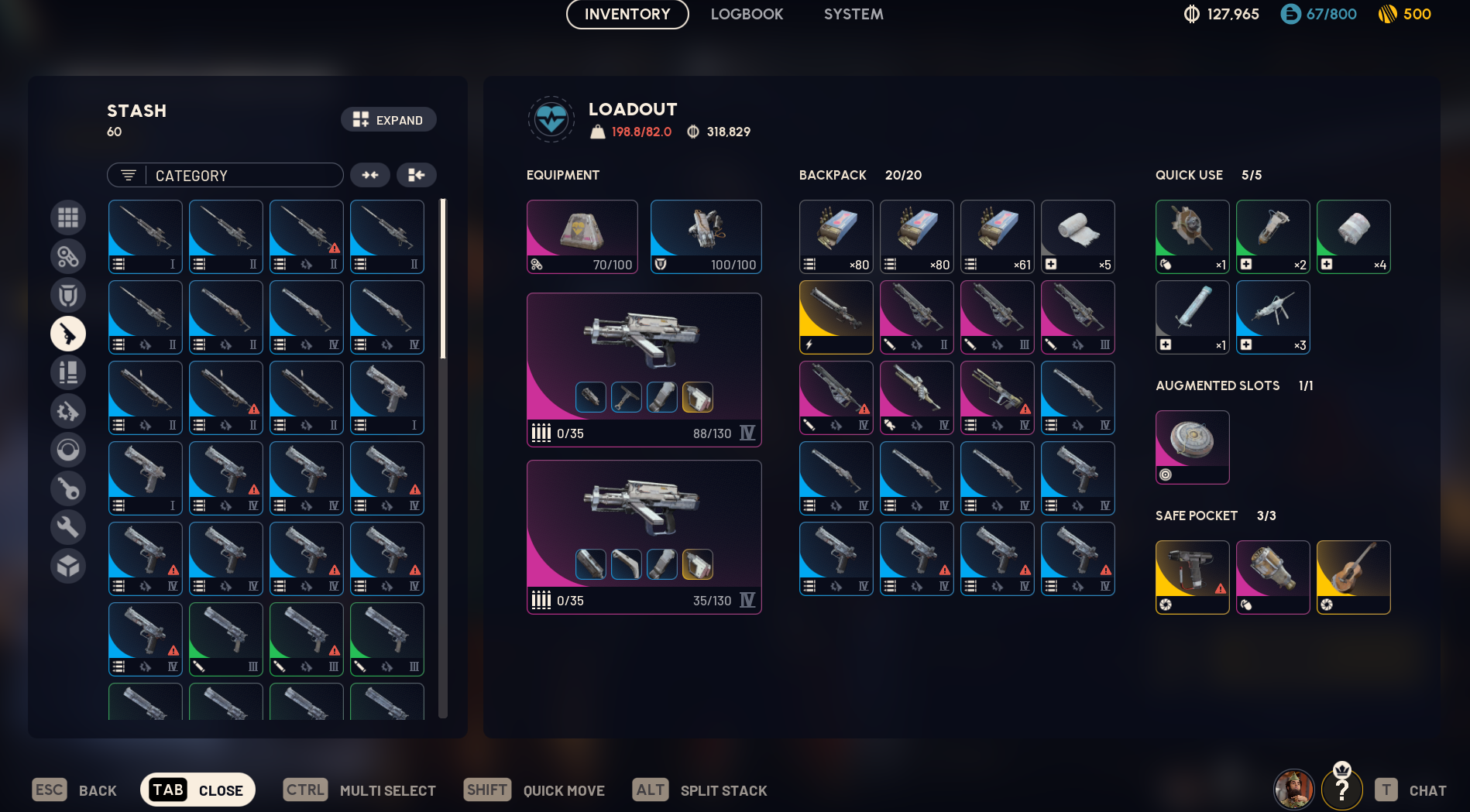Open the System menu tab
1470x812 pixels.
pyautogui.click(x=853, y=14)
